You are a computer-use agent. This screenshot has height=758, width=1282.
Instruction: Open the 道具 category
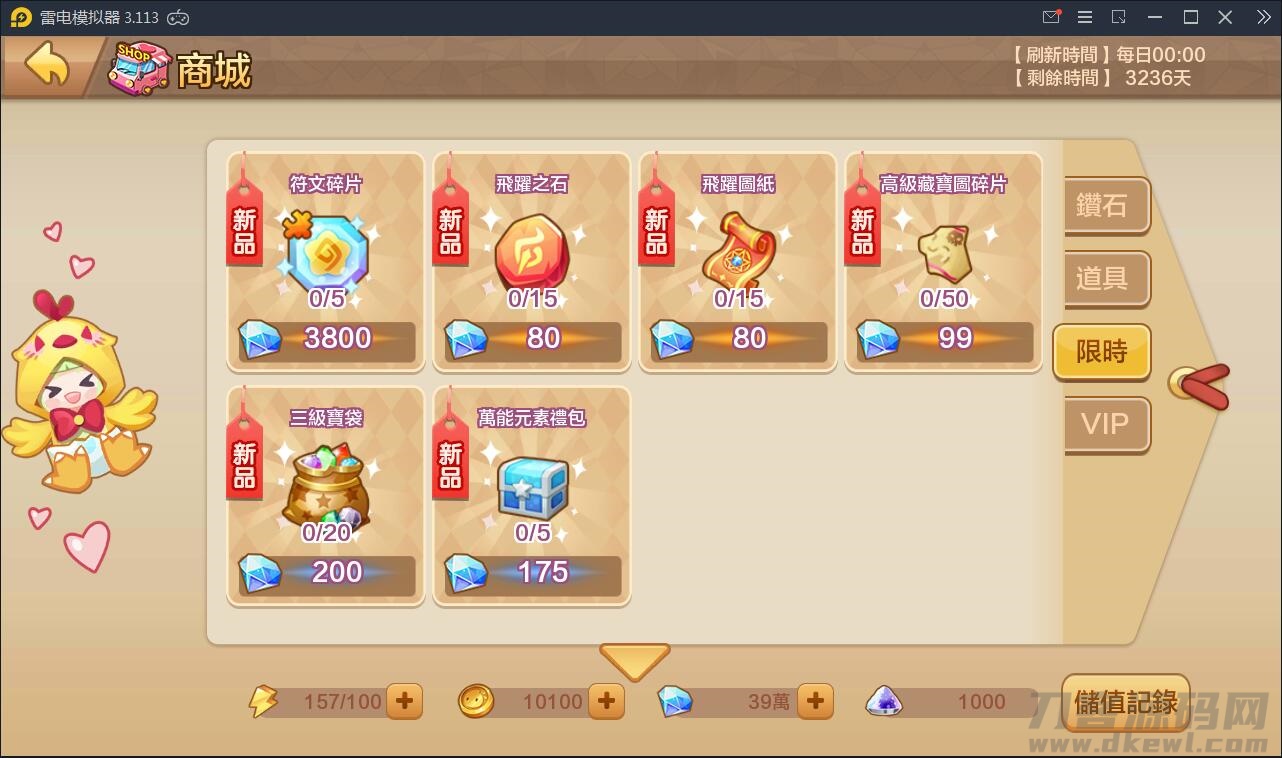1103,280
